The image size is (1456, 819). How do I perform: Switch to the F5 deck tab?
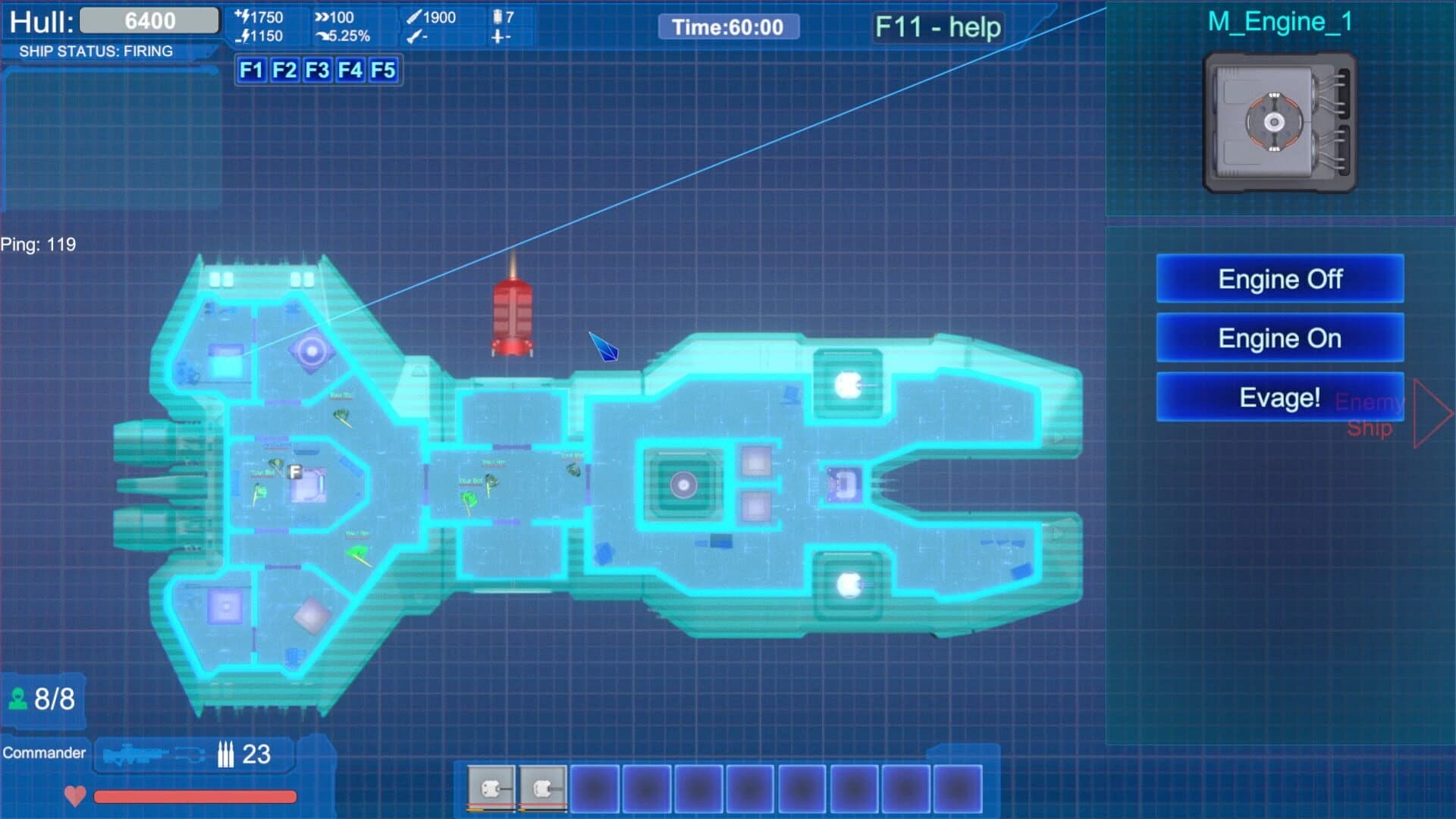click(385, 71)
